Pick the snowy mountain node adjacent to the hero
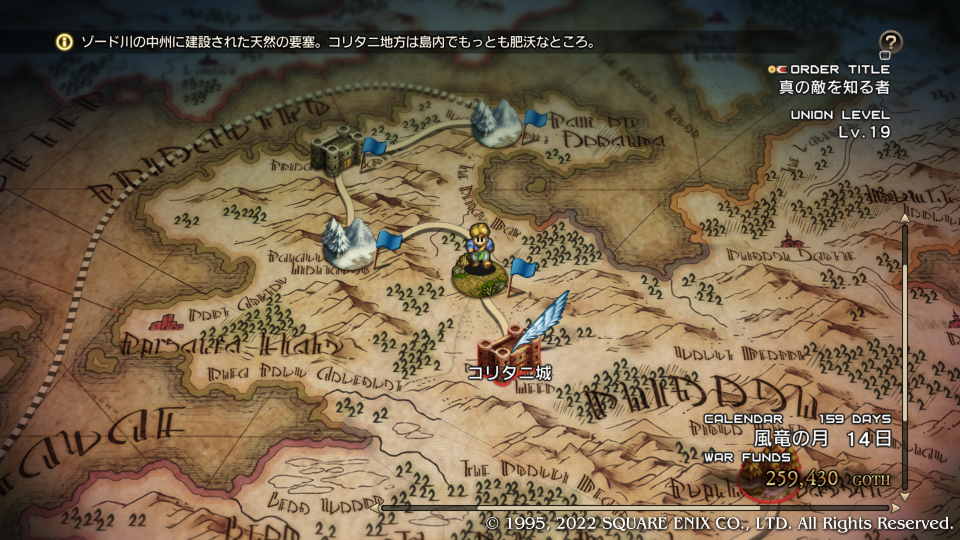This screenshot has height=540, width=960. click(347, 243)
